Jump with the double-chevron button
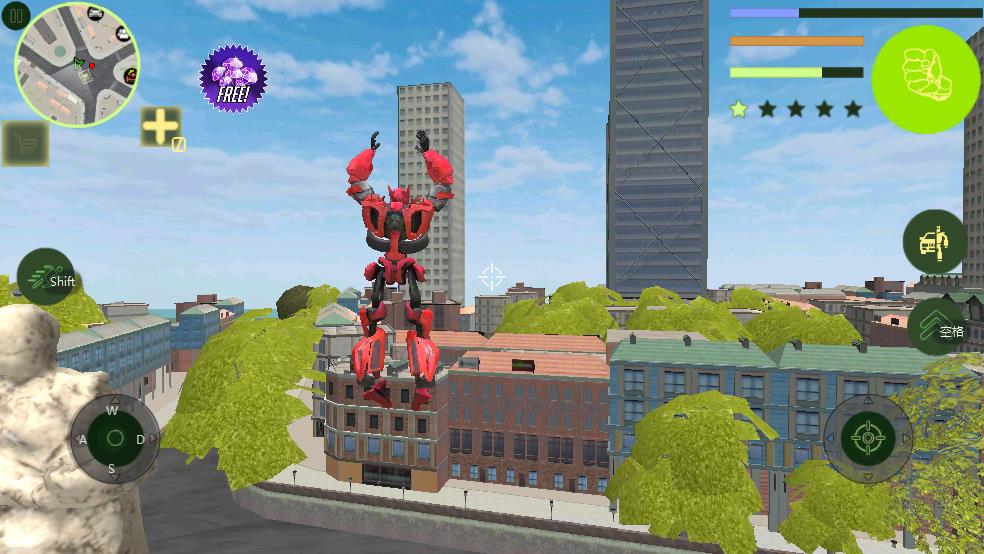 938,326
